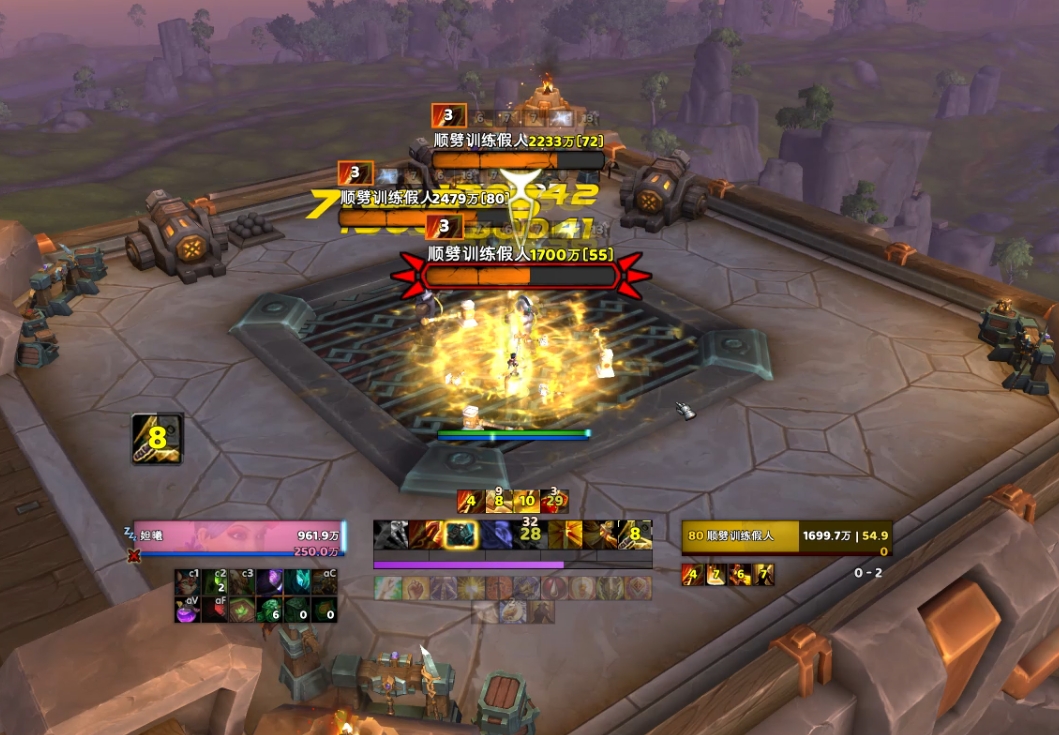Use the red item slot labeled aF
Screen dimensions: 1059x735
coord(215,609)
